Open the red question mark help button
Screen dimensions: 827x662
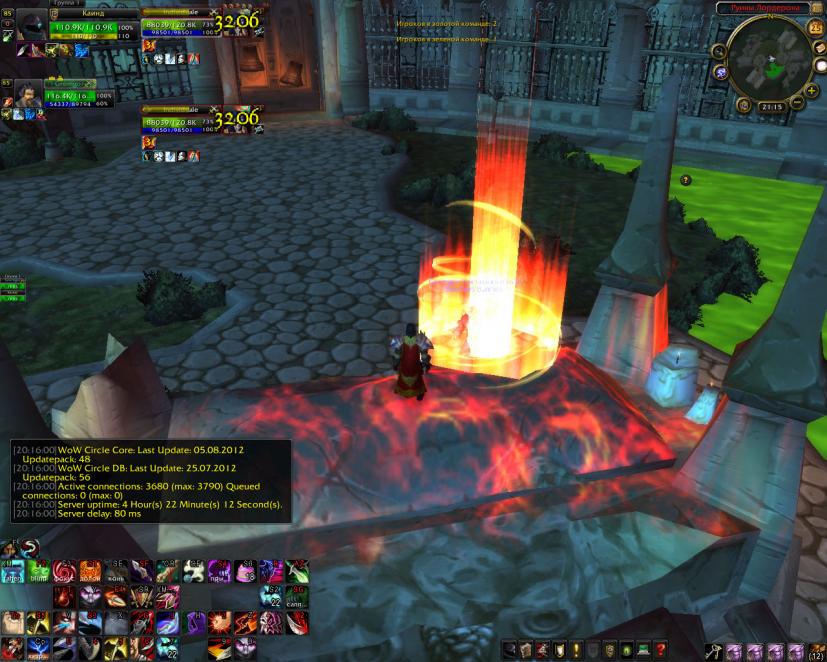point(661,650)
